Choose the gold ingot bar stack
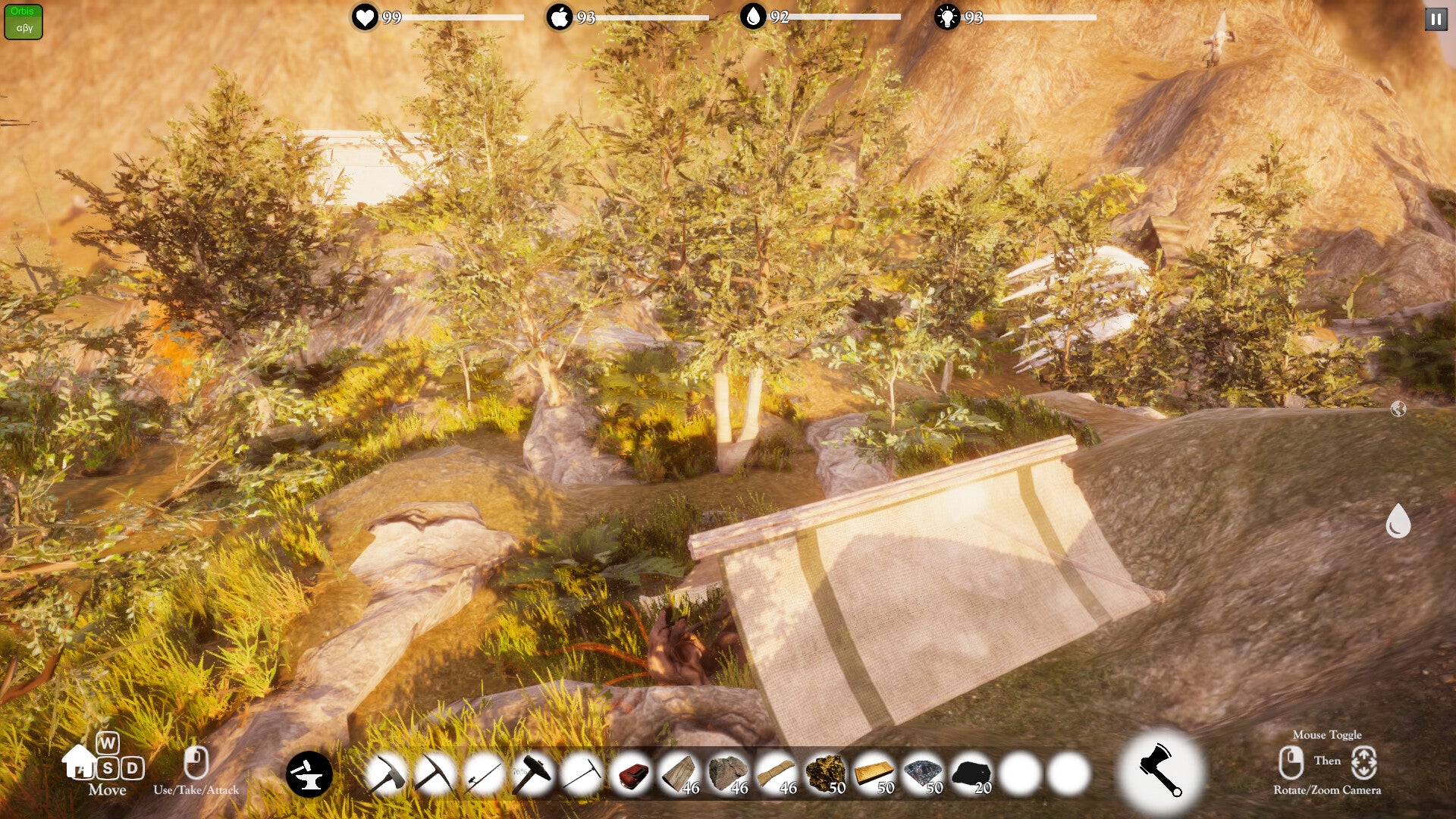Viewport: 1456px width, 819px height. click(874, 774)
